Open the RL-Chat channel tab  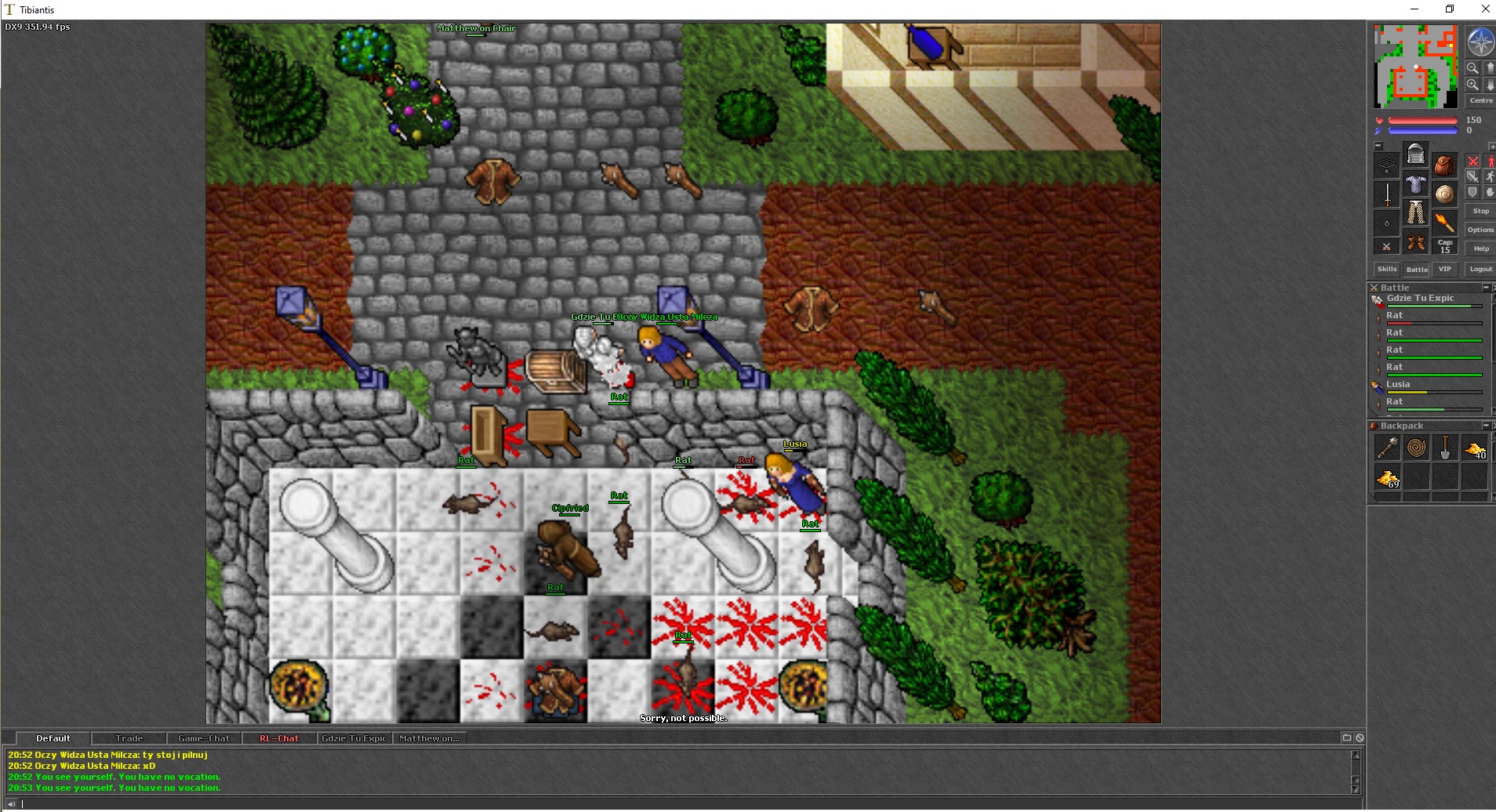279,738
